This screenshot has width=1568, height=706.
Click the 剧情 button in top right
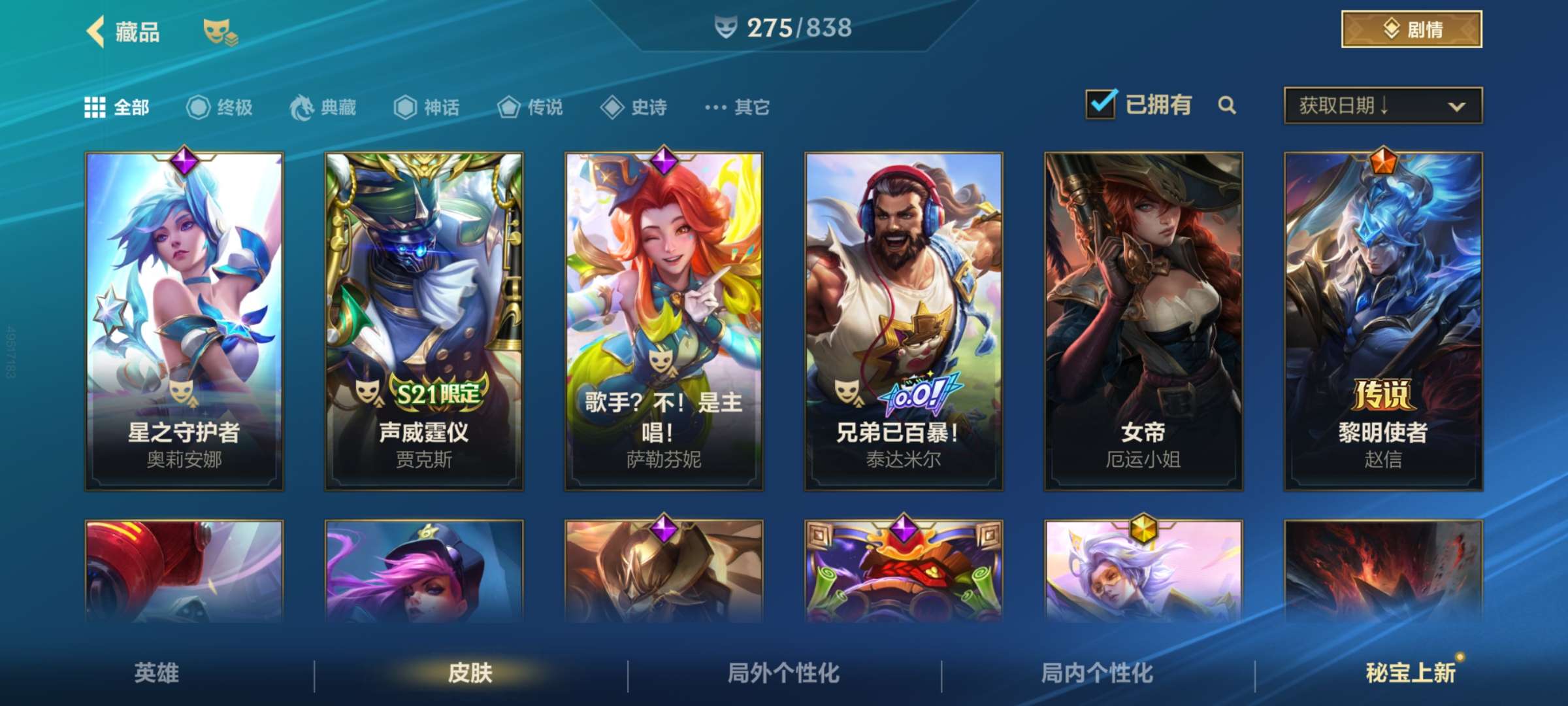tap(1411, 29)
